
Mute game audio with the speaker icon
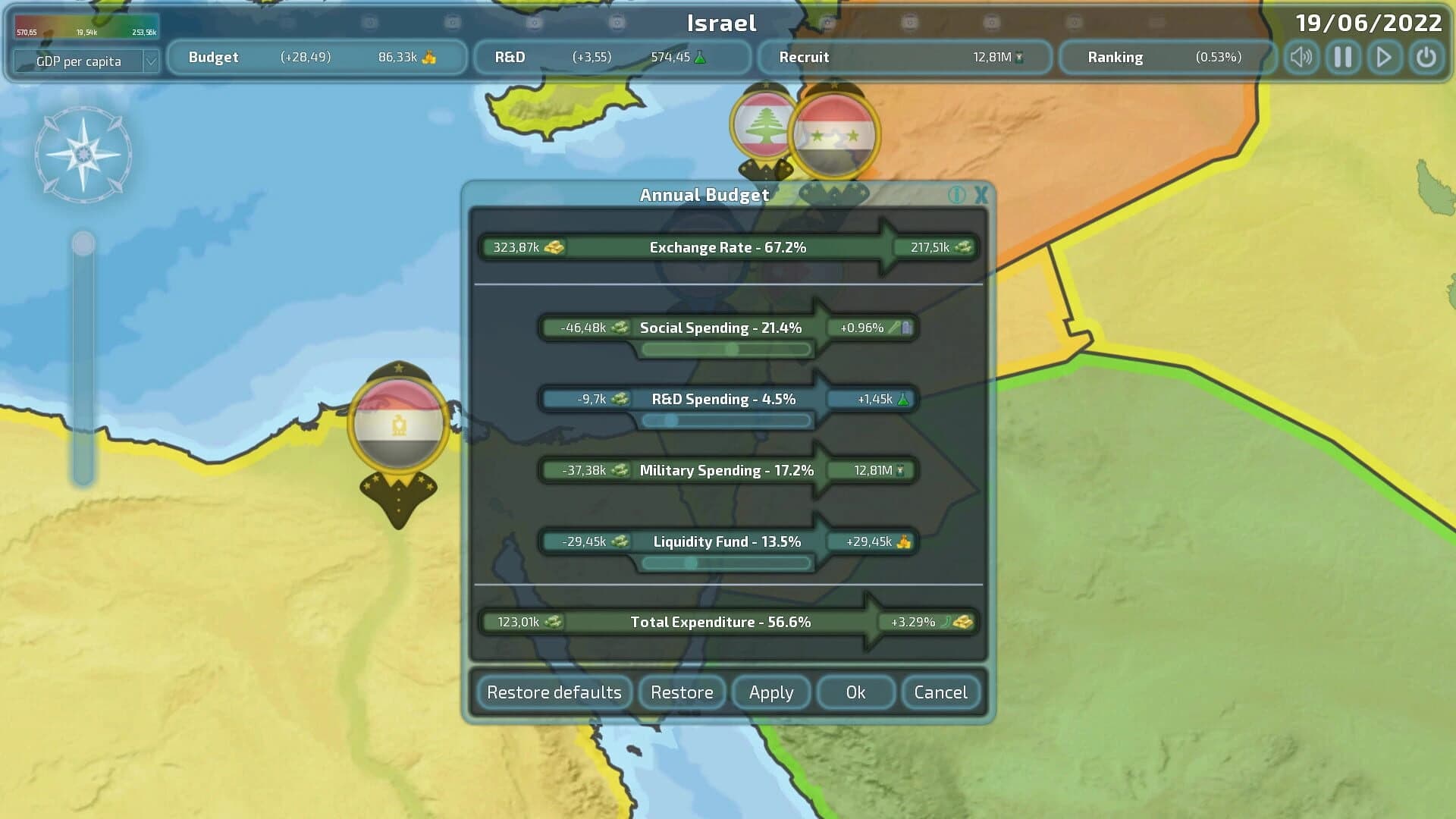pos(1301,57)
